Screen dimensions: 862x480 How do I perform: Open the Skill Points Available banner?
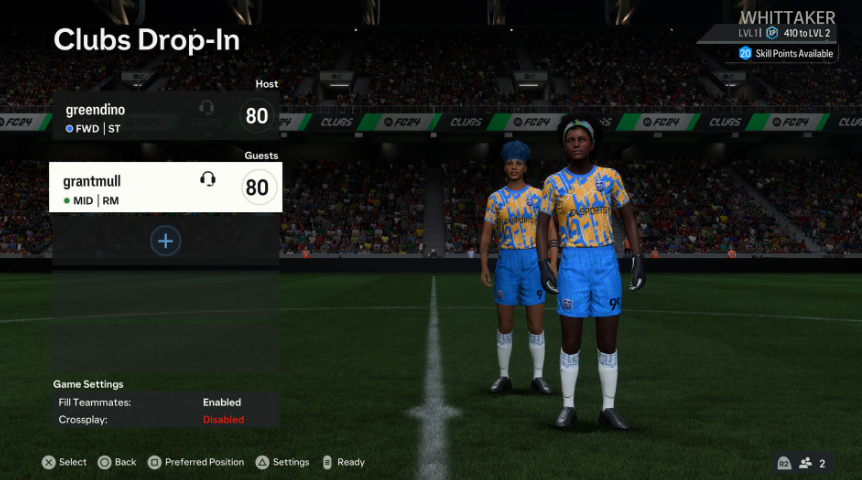point(787,53)
